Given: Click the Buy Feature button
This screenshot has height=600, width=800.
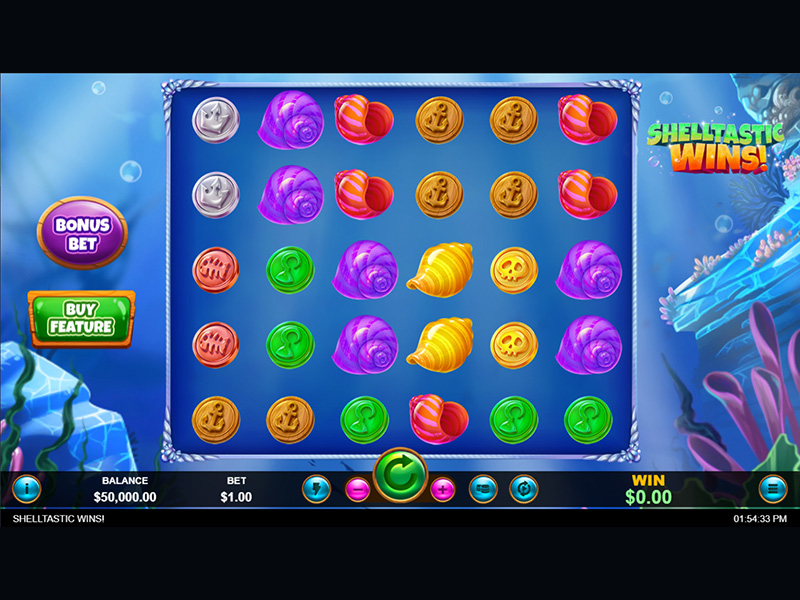Looking at the screenshot, I should point(81,318).
